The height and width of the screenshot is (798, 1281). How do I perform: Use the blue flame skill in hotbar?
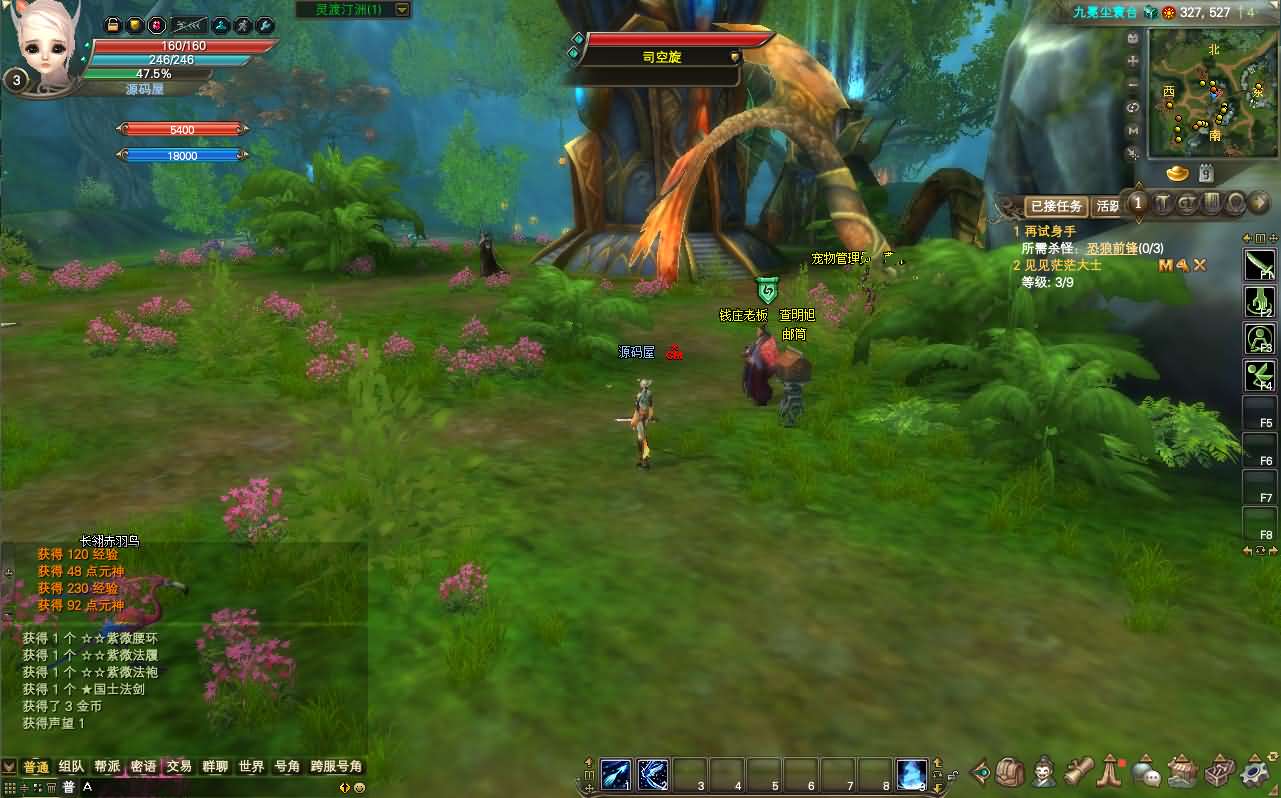(911, 773)
